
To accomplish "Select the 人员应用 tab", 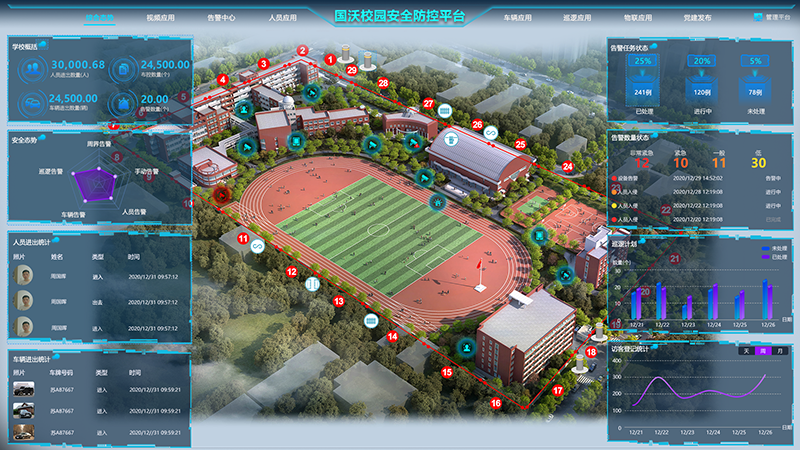I will tap(282, 18).
